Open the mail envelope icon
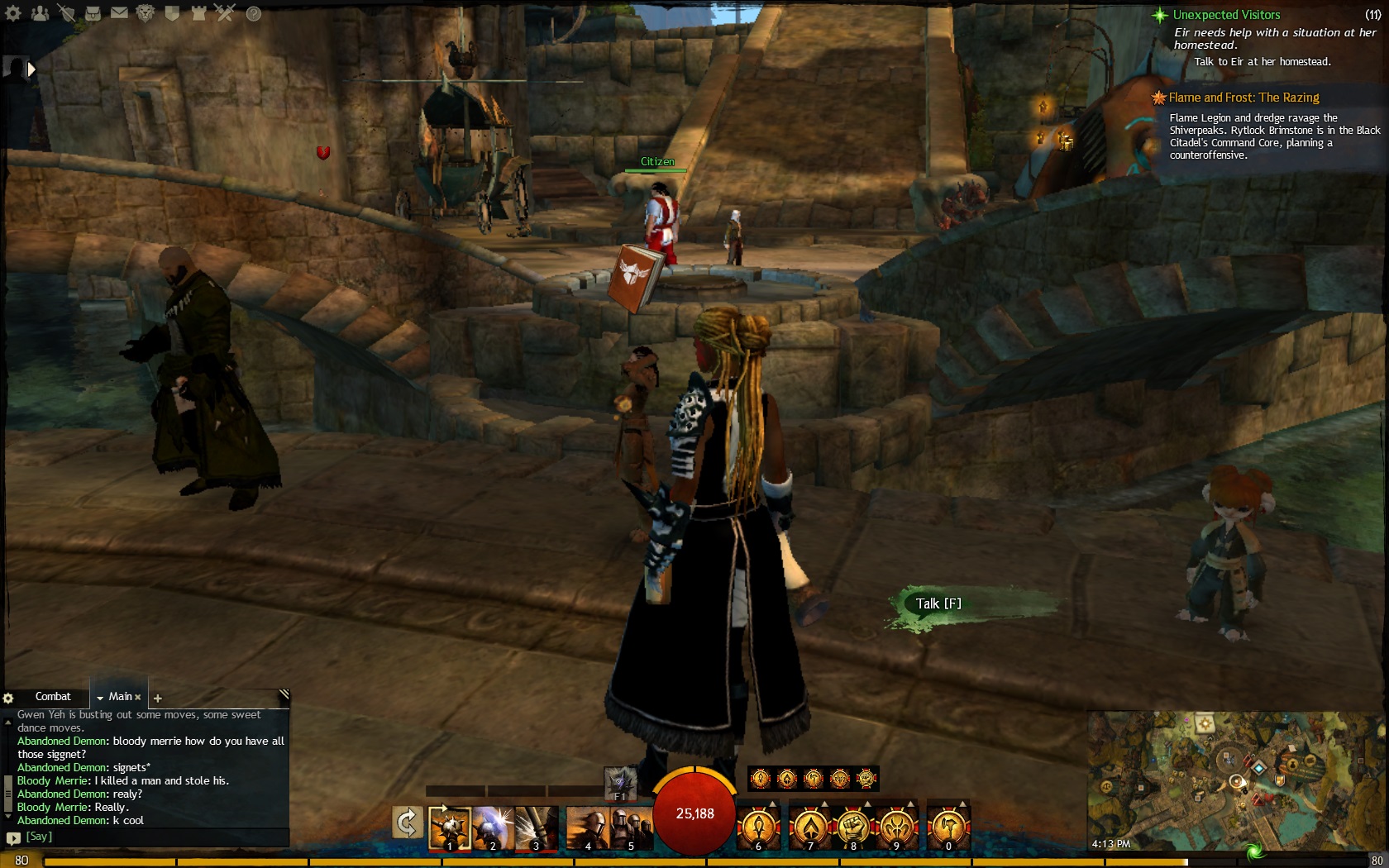The width and height of the screenshot is (1389, 868). click(119, 13)
